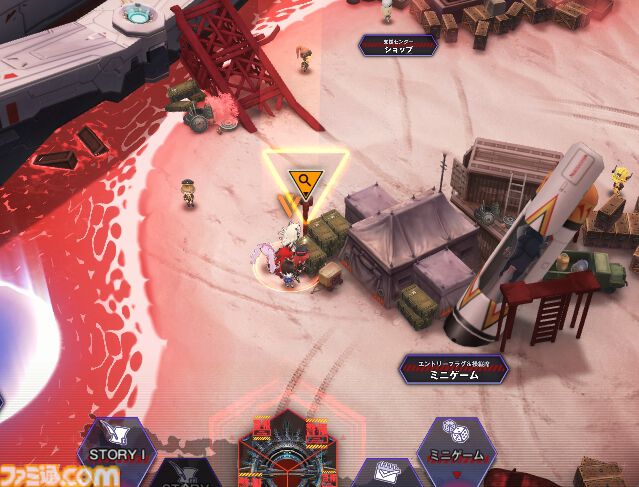Open the envelope mail hexagon icon
The height and width of the screenshot is (487, 639).
tap(382, 473)
